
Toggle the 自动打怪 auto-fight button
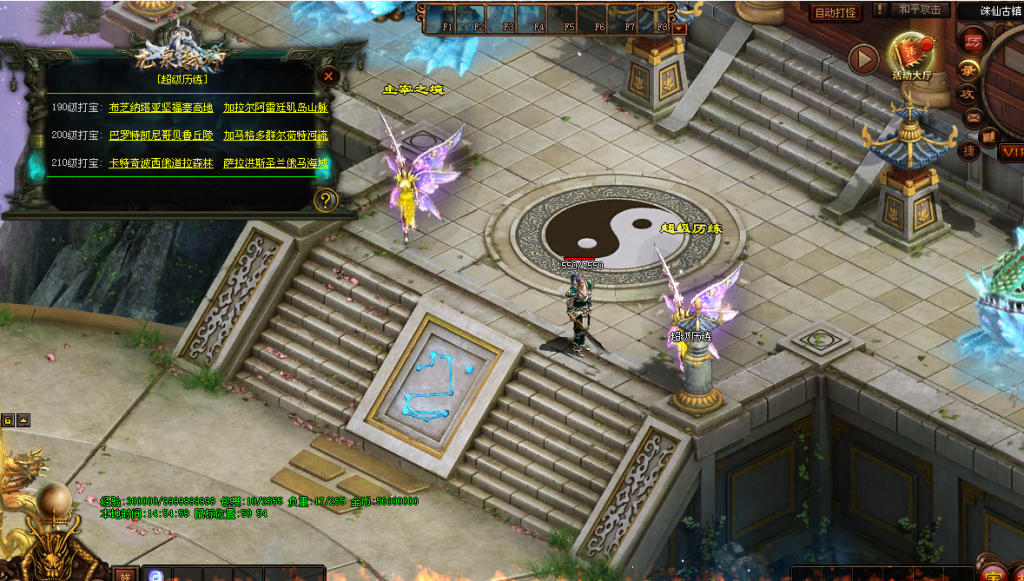click(x=835, y=13)
